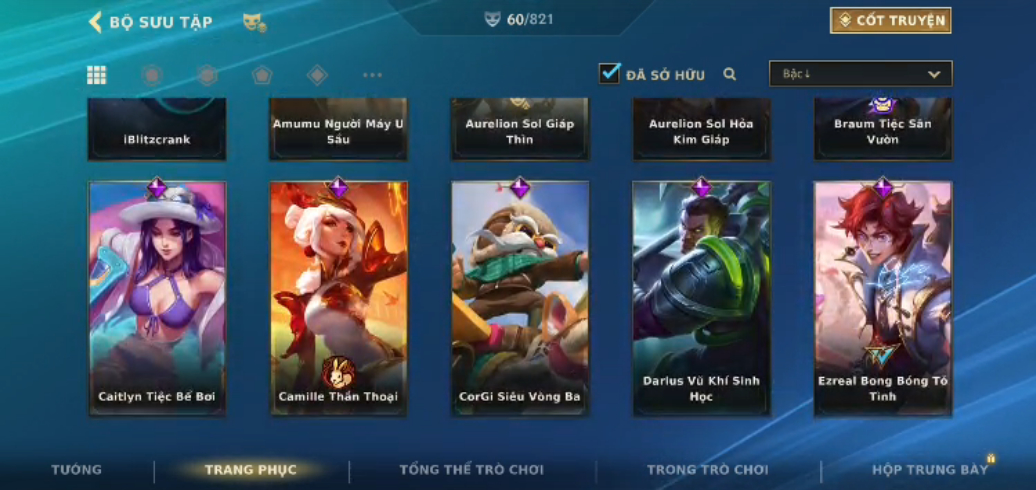
Task: Select Darius Vũ Khí Sinh Học skin
Action: (x=701, y=298)
